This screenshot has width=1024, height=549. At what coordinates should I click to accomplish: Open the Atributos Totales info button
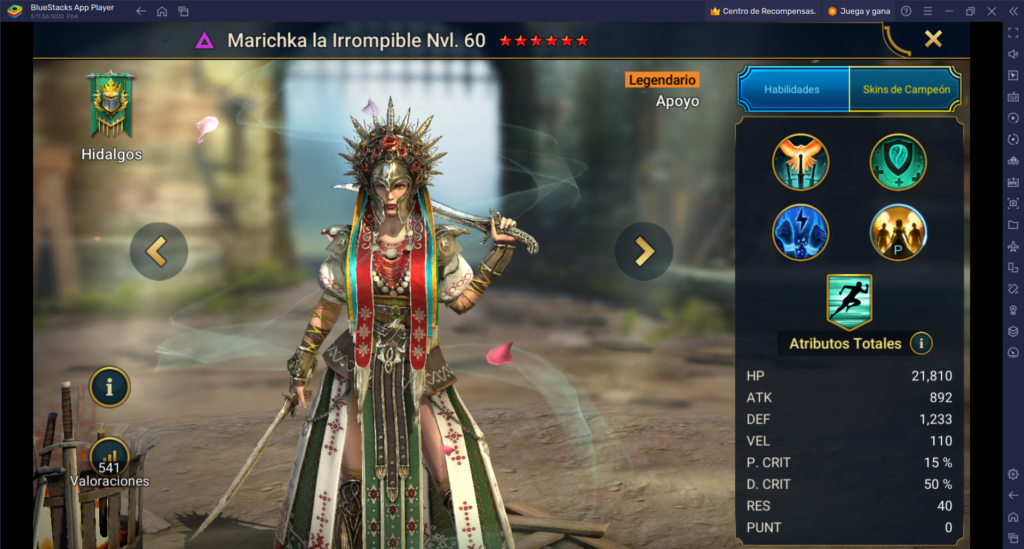pyautogui.click(x=921, y=343)
